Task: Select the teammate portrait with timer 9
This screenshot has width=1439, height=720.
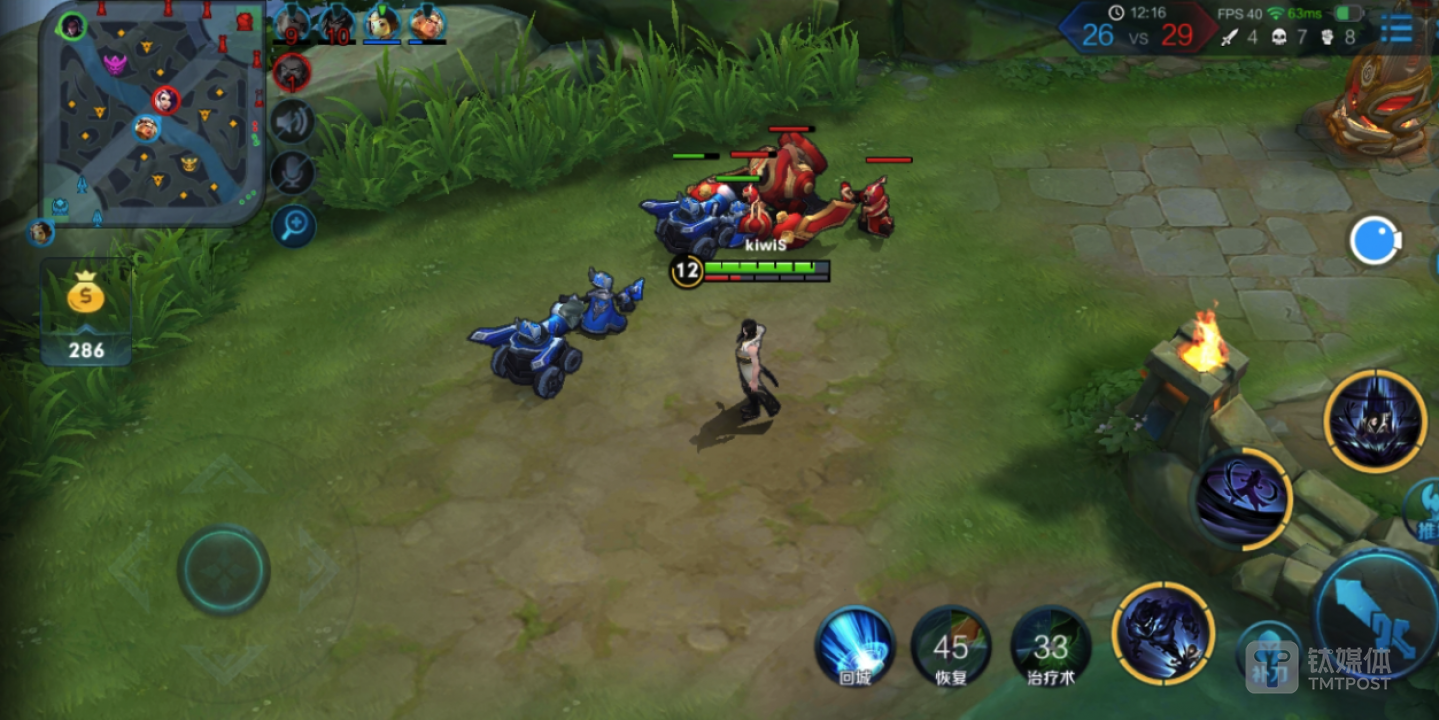Action: coord(292,23)
